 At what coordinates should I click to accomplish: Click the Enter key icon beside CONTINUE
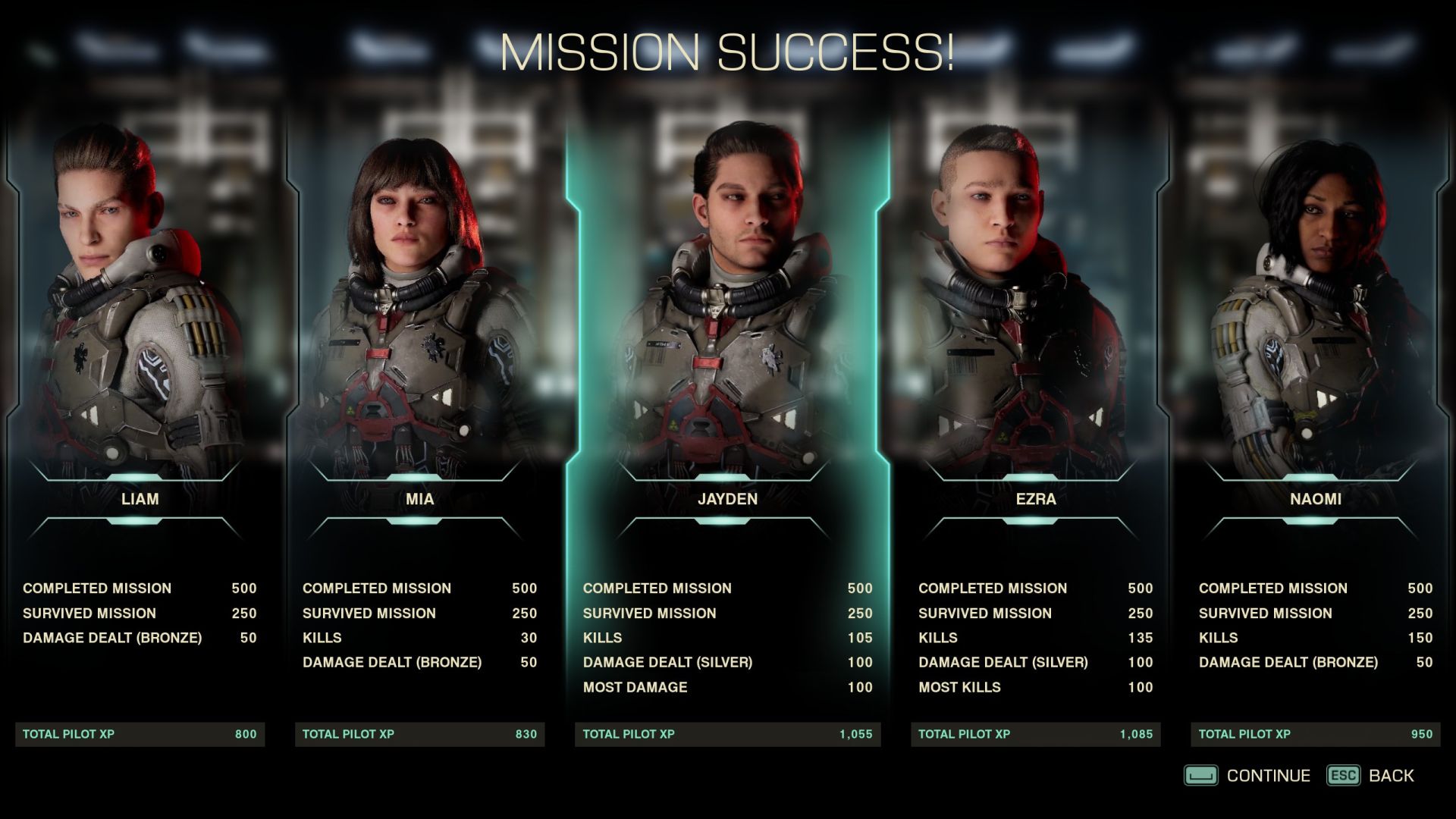click(x=1202, y=775)
